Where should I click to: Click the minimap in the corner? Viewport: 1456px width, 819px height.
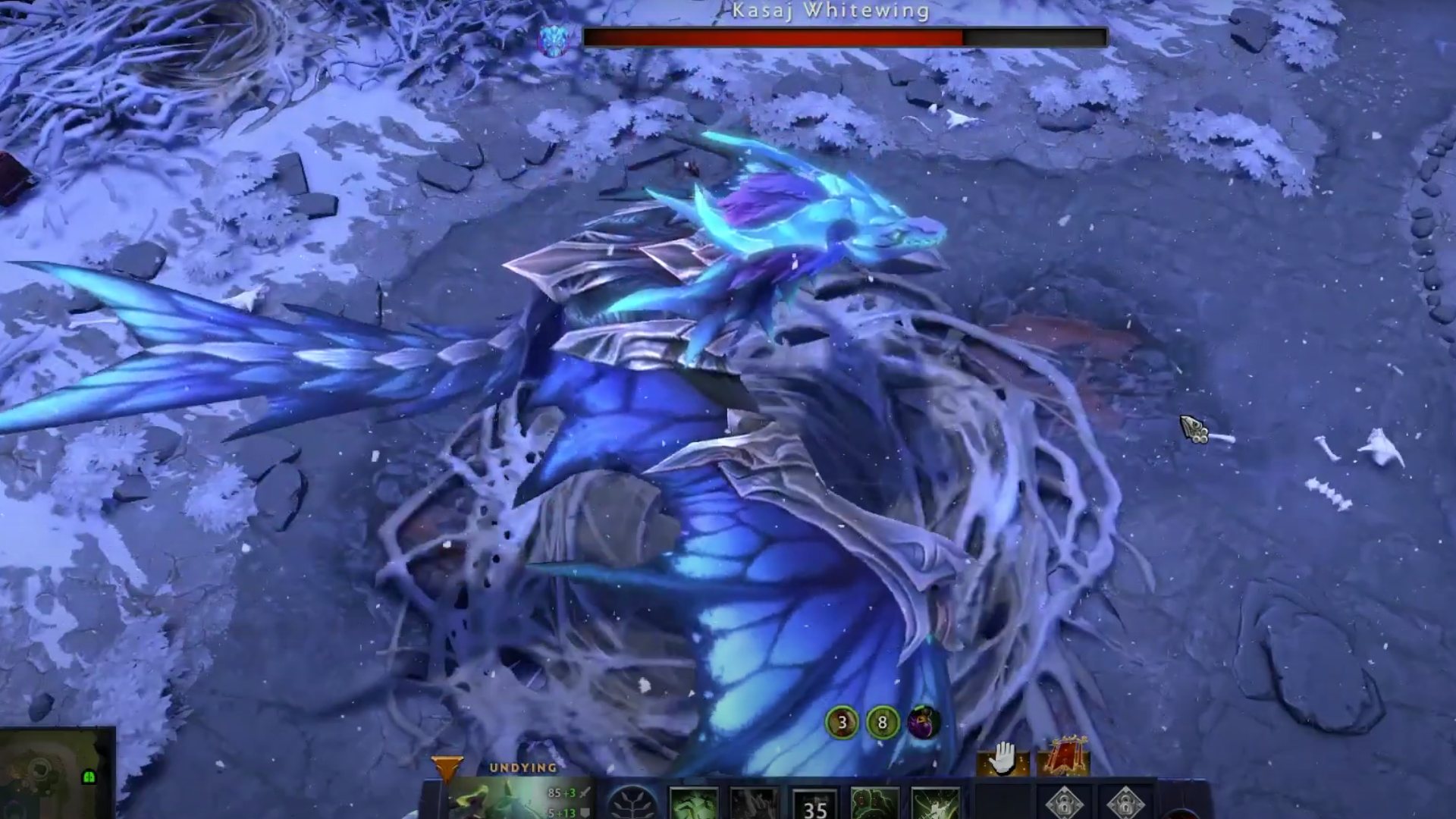click(x=57, y=773)
